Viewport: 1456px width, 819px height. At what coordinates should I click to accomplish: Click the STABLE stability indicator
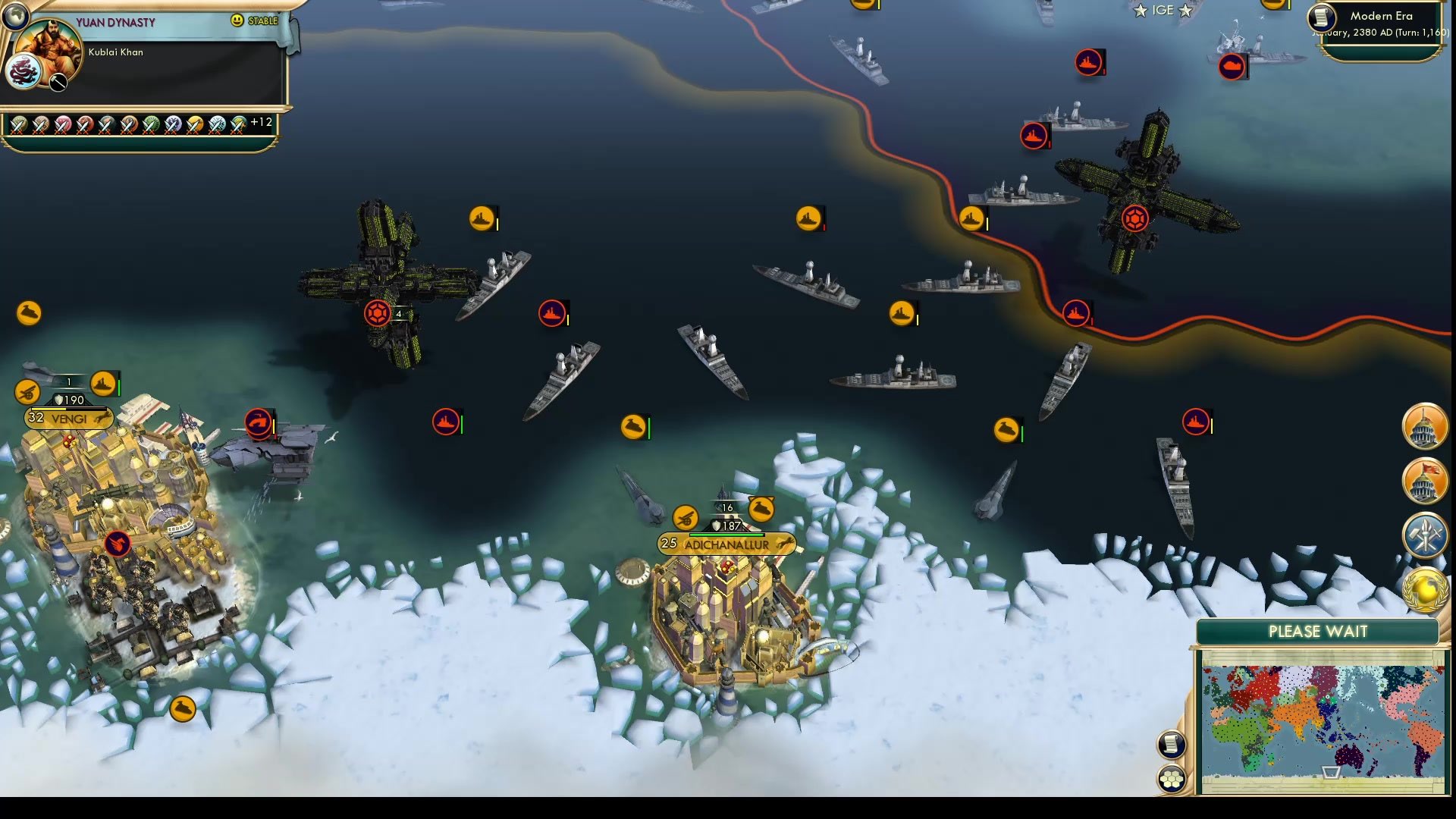click(255, 20)
